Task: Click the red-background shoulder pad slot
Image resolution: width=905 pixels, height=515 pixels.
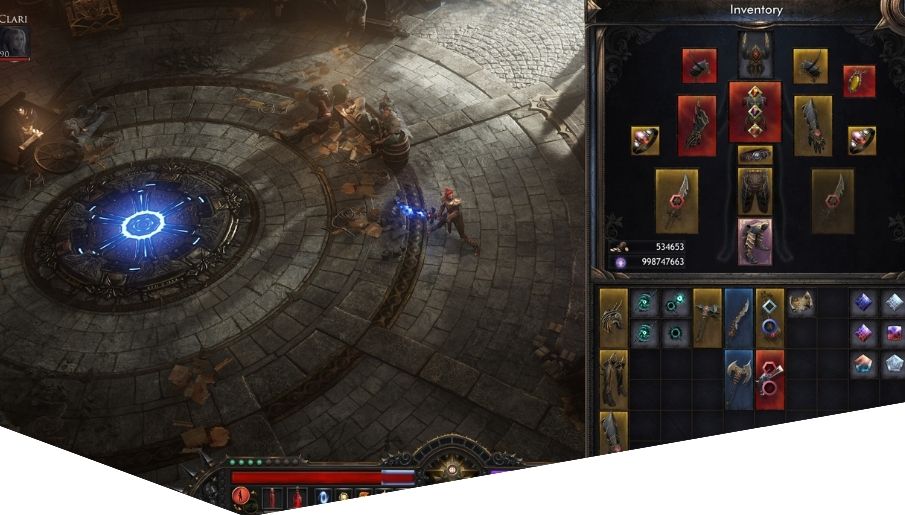Action: coord(699,65)
